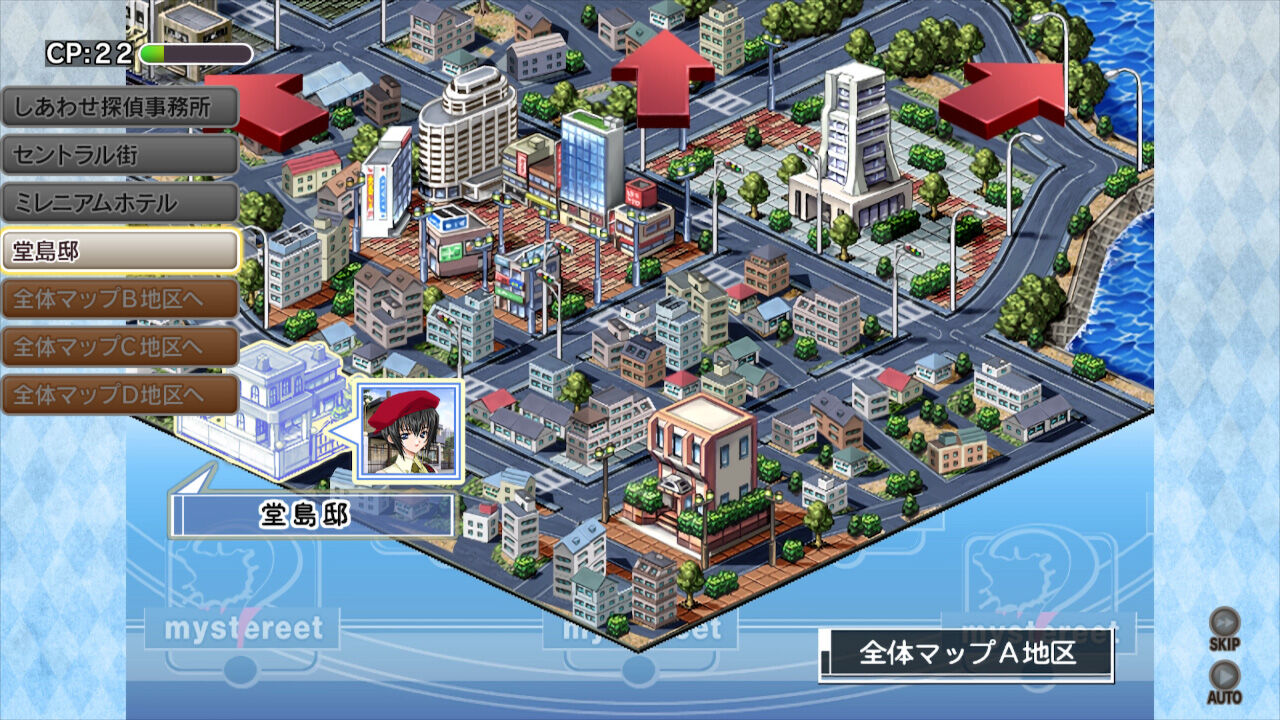Select ミレニアムホテル from the location list

click(118, 201)
